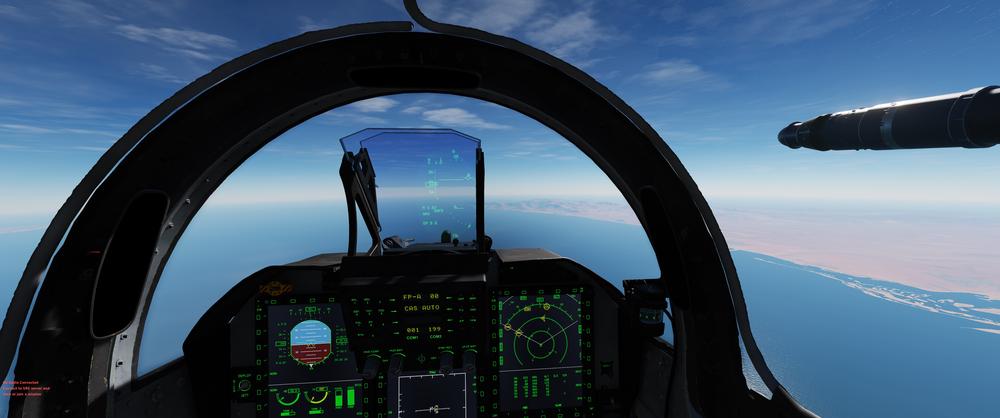Click the up-front panel showing CAS AUTO
1000x418 pixels.
click(x=426, y=312)
